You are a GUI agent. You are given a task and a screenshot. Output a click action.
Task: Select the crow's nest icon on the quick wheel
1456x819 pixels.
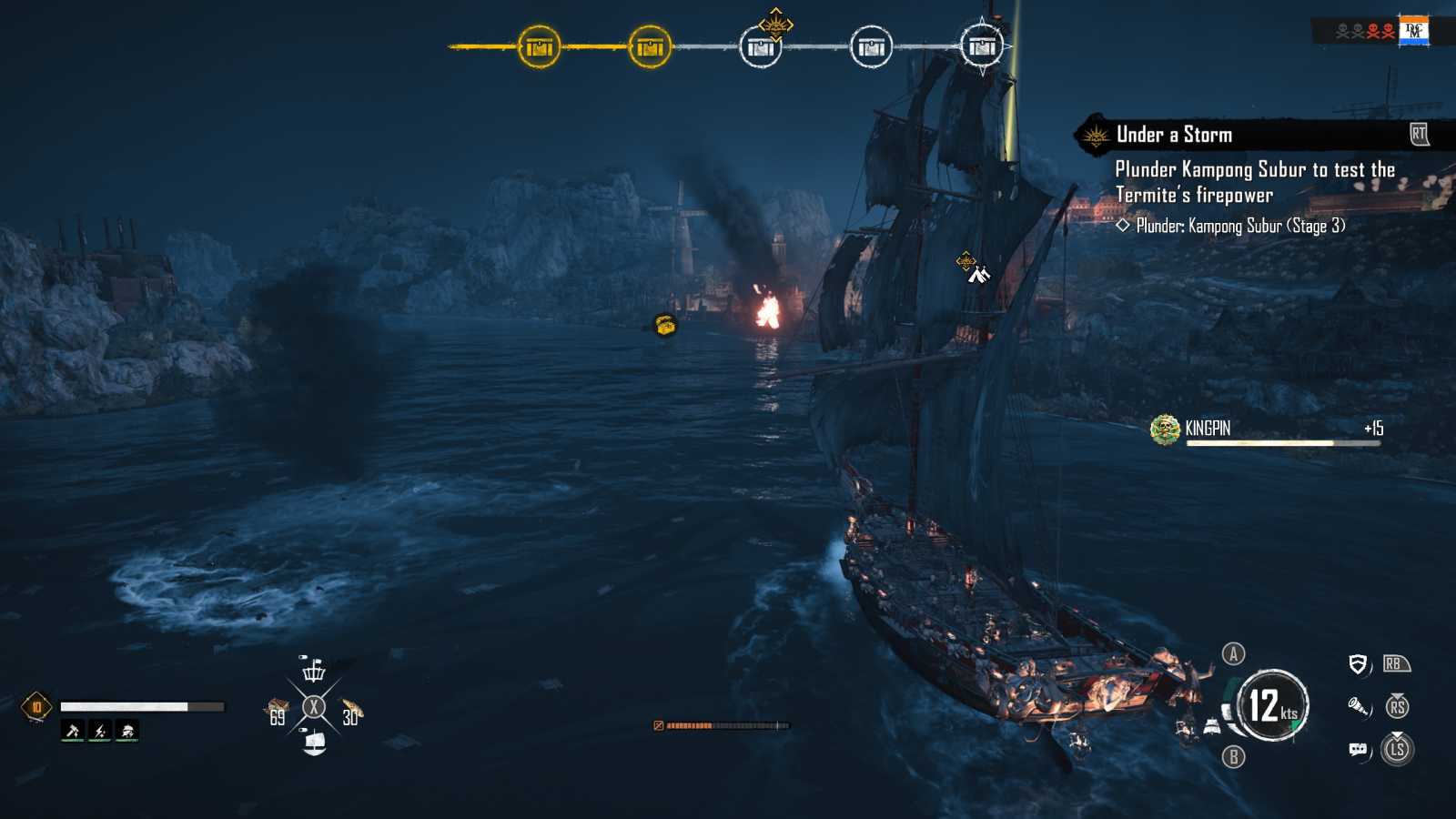(x=314, y=671)
